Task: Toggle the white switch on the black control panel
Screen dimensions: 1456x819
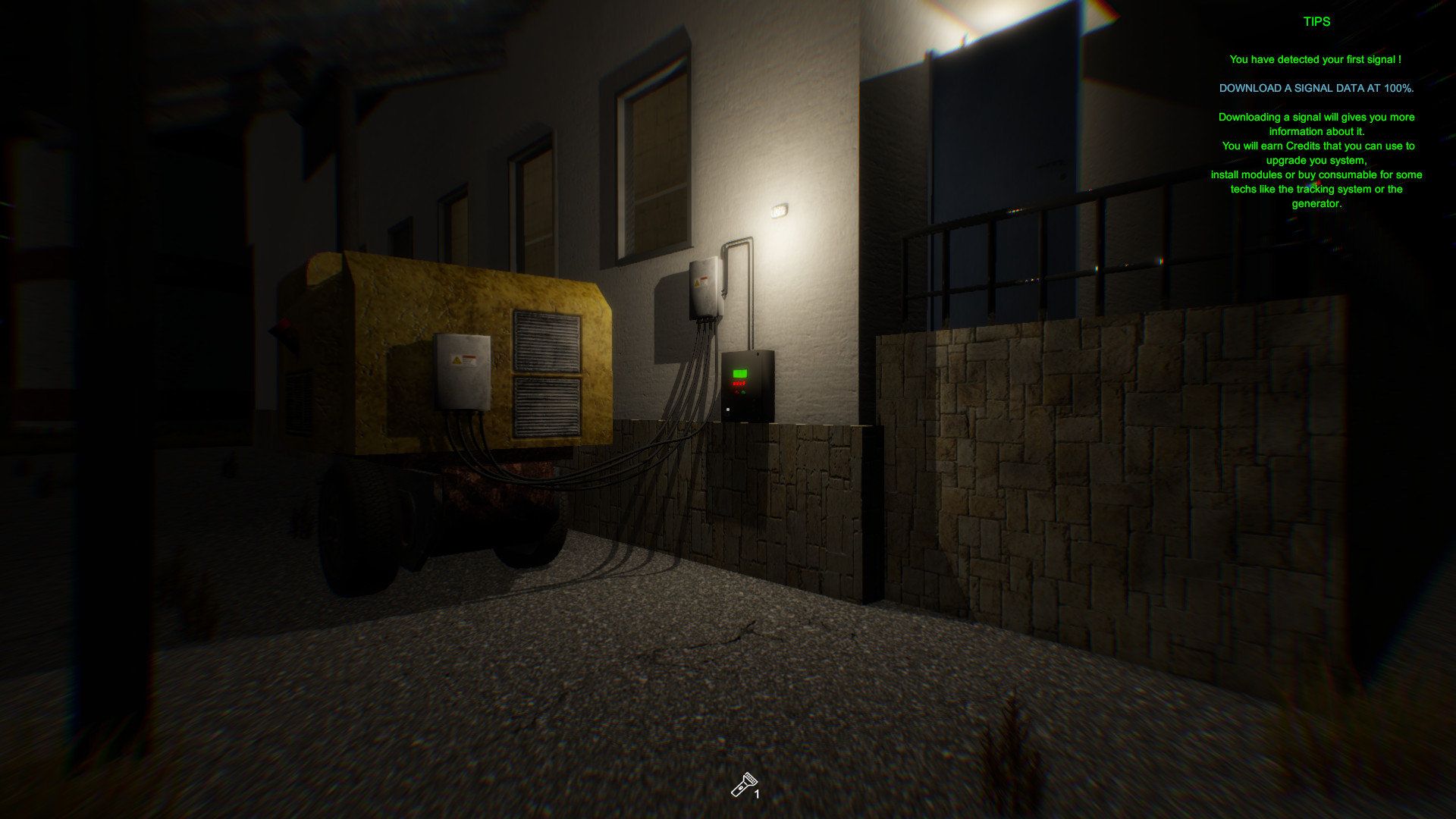Action: [728, 409]
